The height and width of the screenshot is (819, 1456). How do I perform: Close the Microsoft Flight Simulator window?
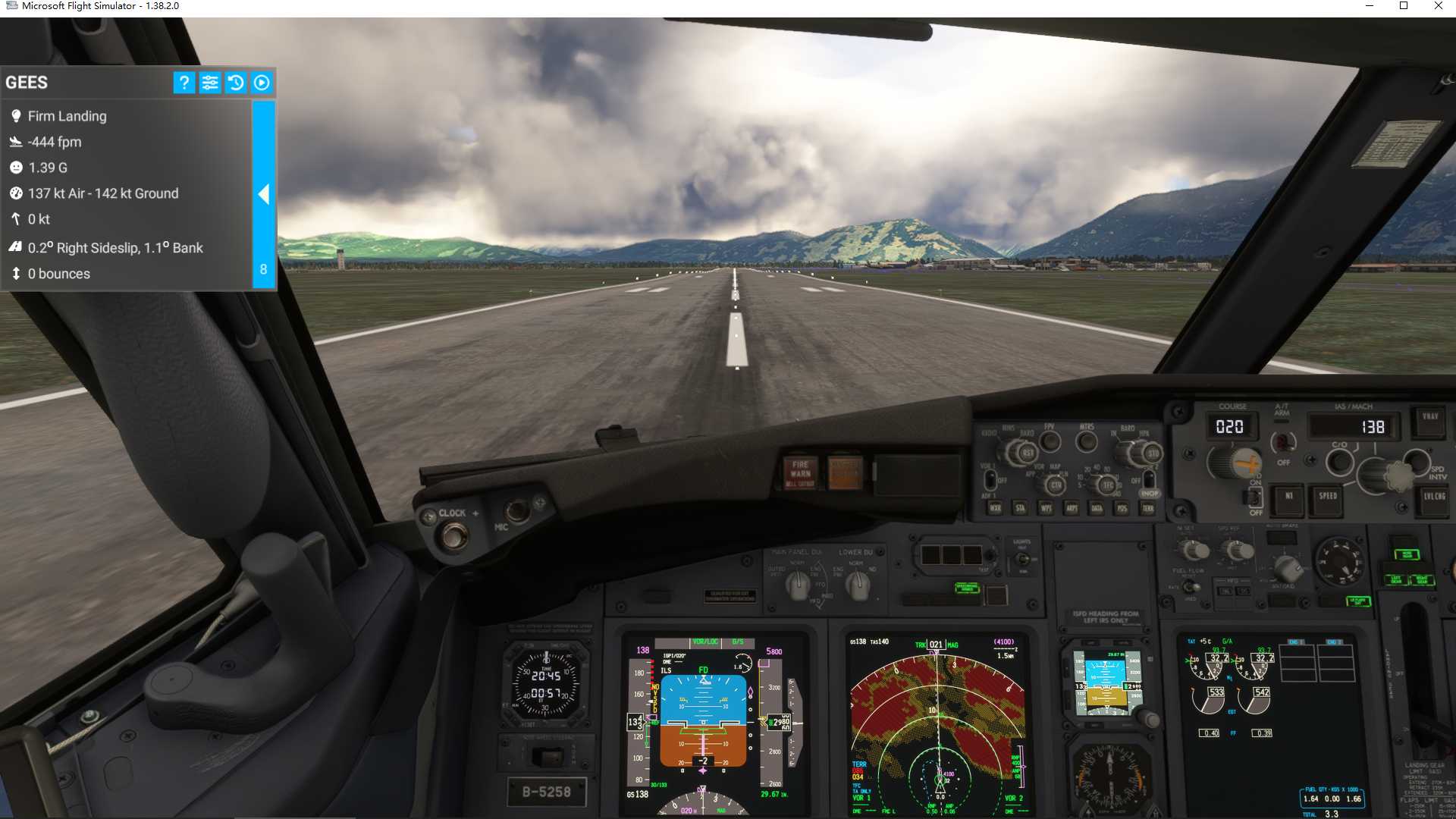click(x=1438, y=6)
